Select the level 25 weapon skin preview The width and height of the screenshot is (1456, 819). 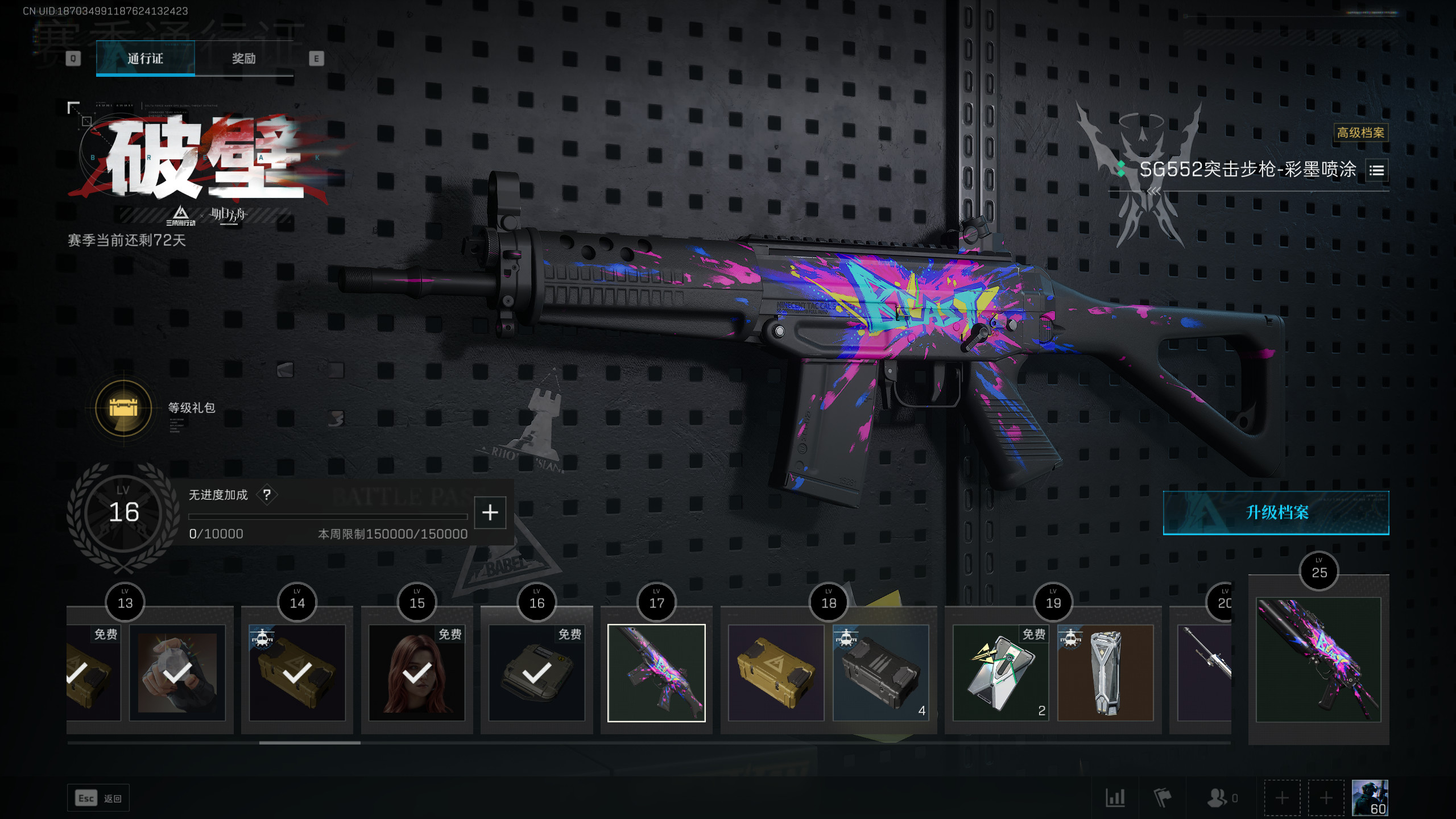[1318, 660]
